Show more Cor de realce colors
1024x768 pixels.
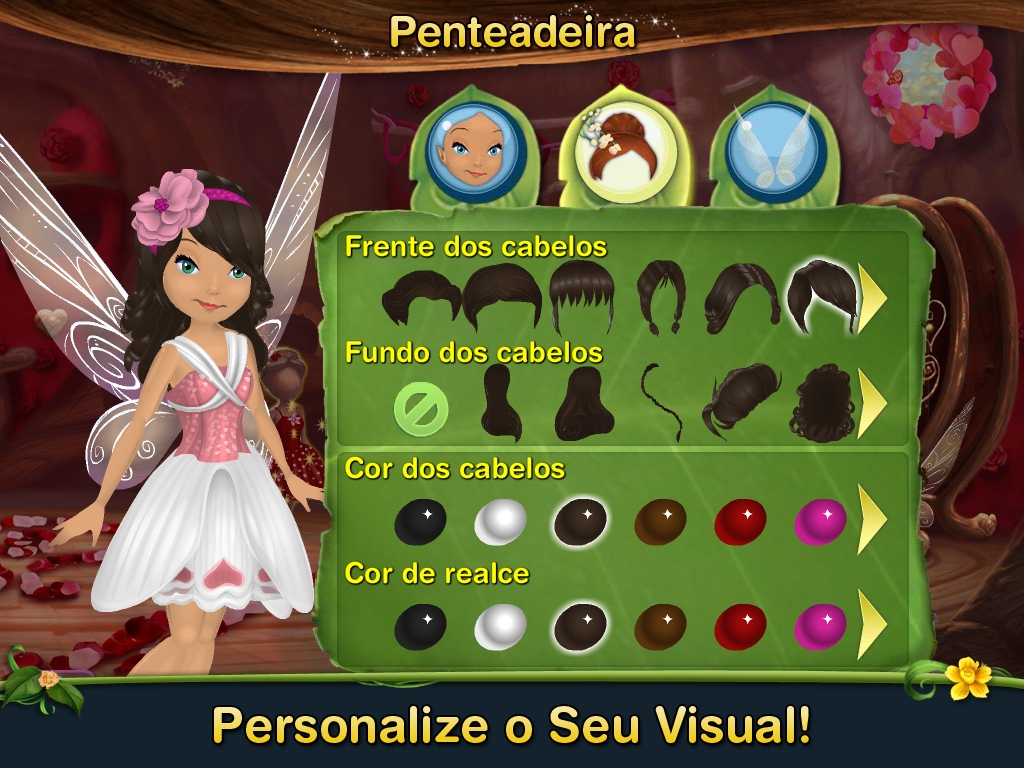click(x=872, y=625)
